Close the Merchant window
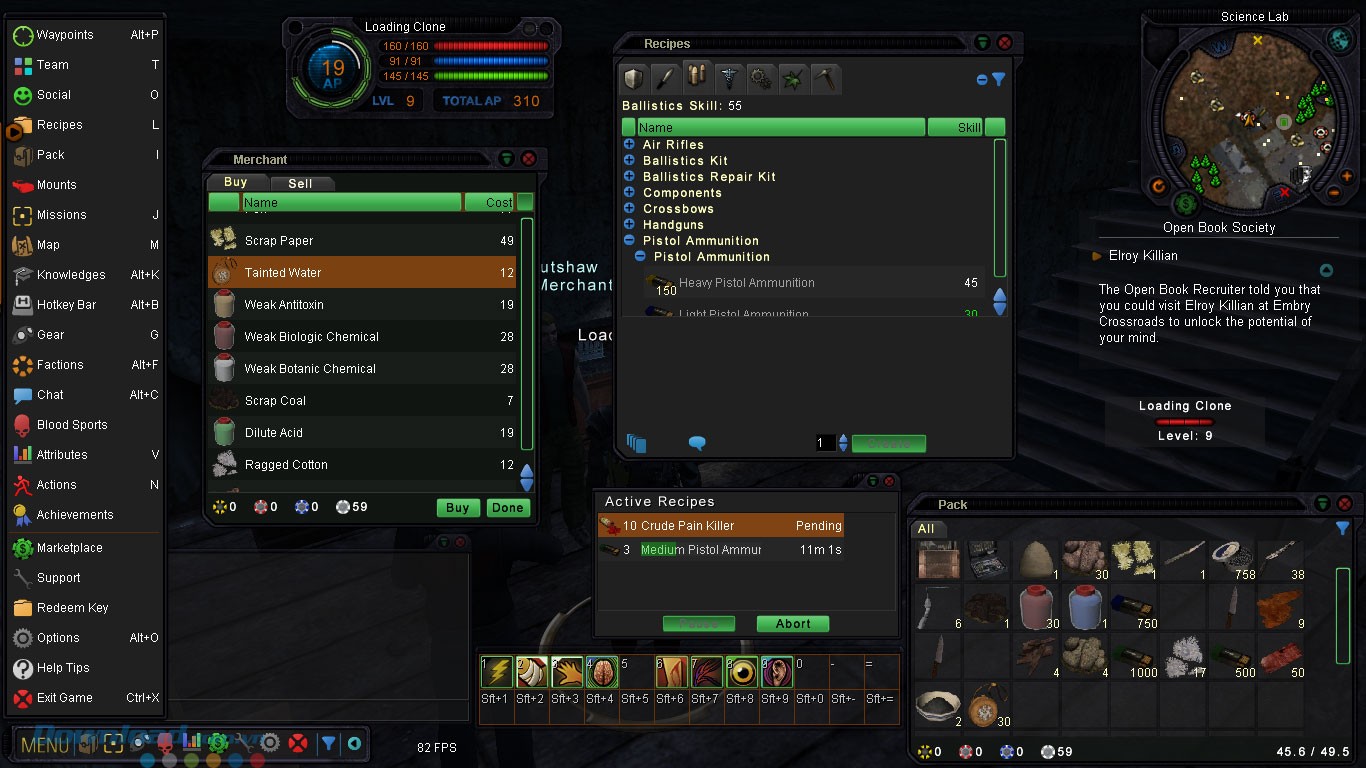The width and height of the screenshot is (1366, 768). pyautogui.click(x=529, y=159)
